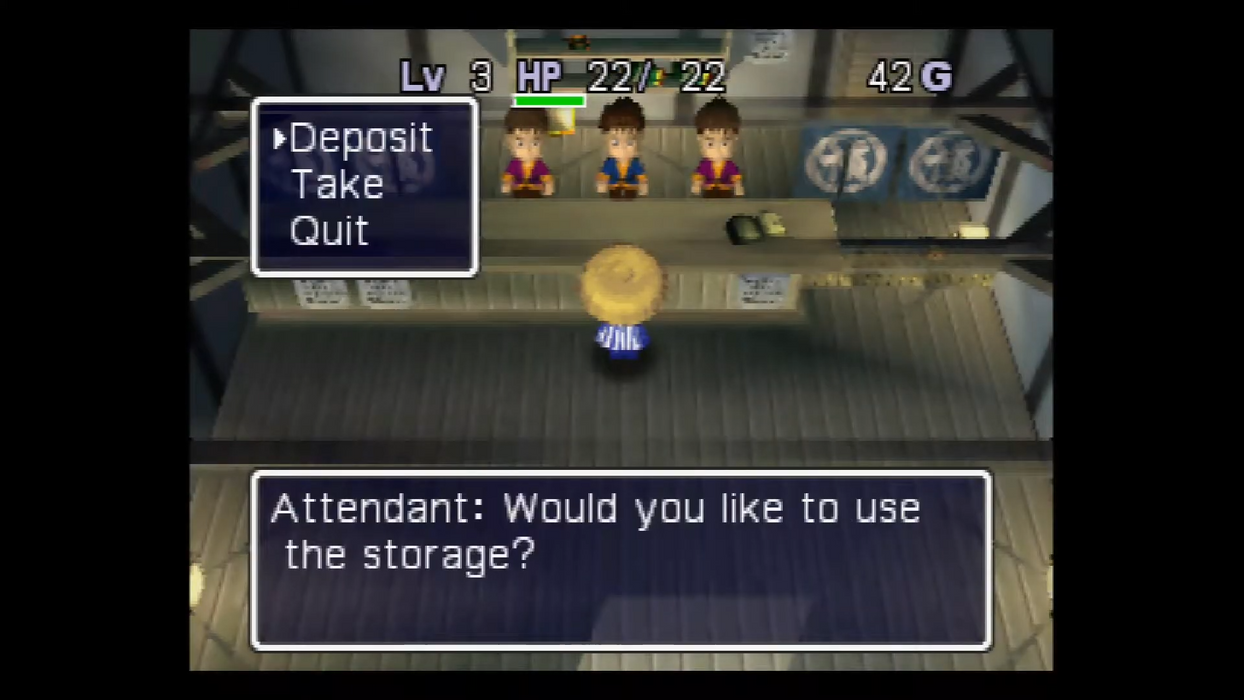Quit the storage menu

pyautogui.click(x=329, y=232)
